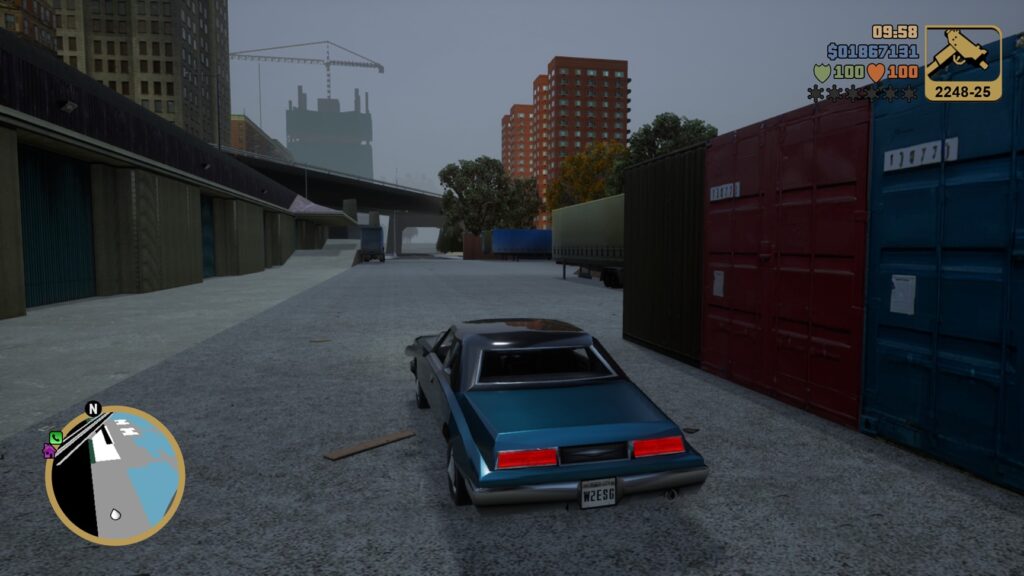Click the north compass marker on minimap
1024x576 pixels.
point(93,409)
